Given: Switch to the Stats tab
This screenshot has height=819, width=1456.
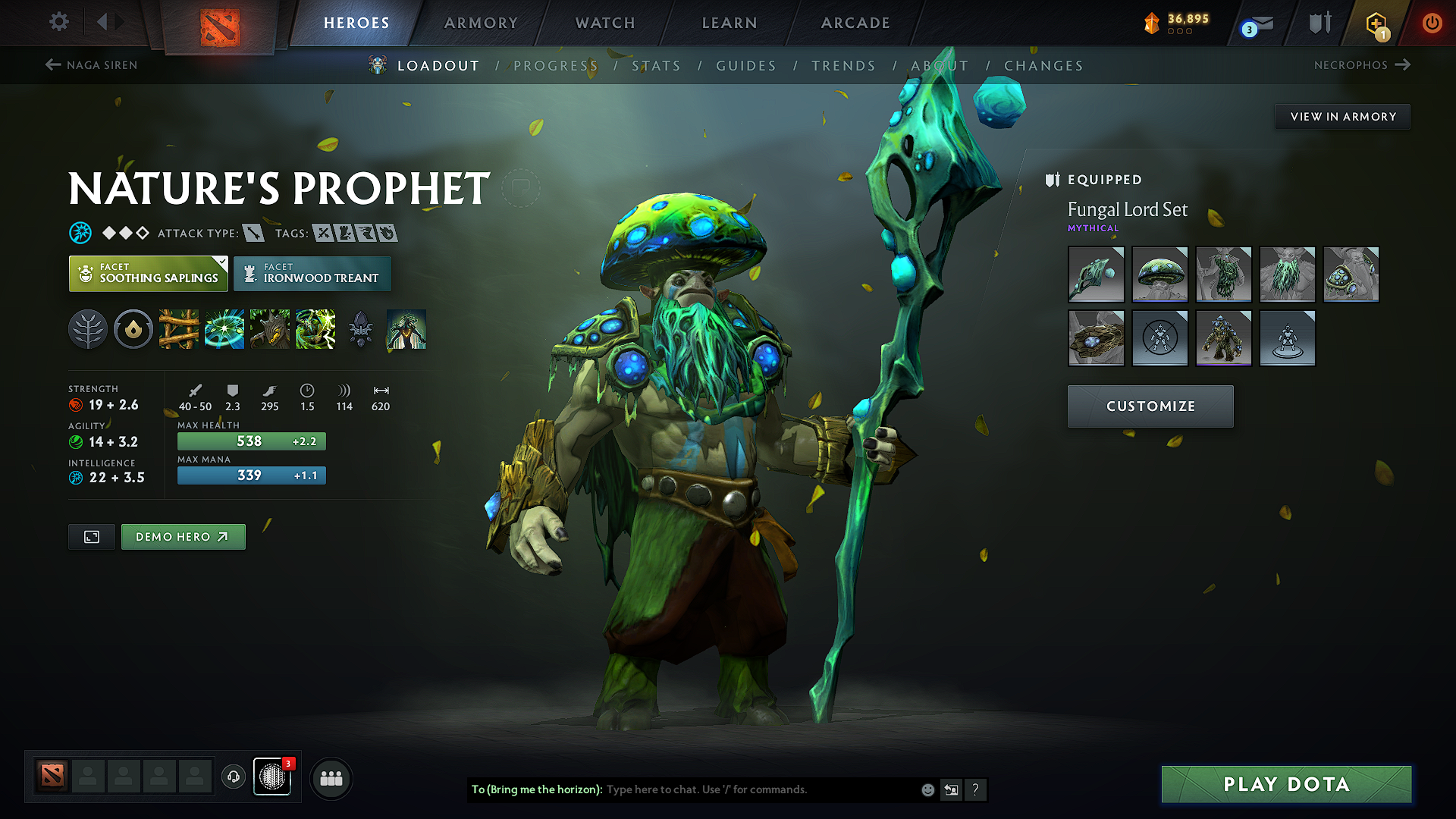Looking at the screenshot, I should [x=657, y=66].
